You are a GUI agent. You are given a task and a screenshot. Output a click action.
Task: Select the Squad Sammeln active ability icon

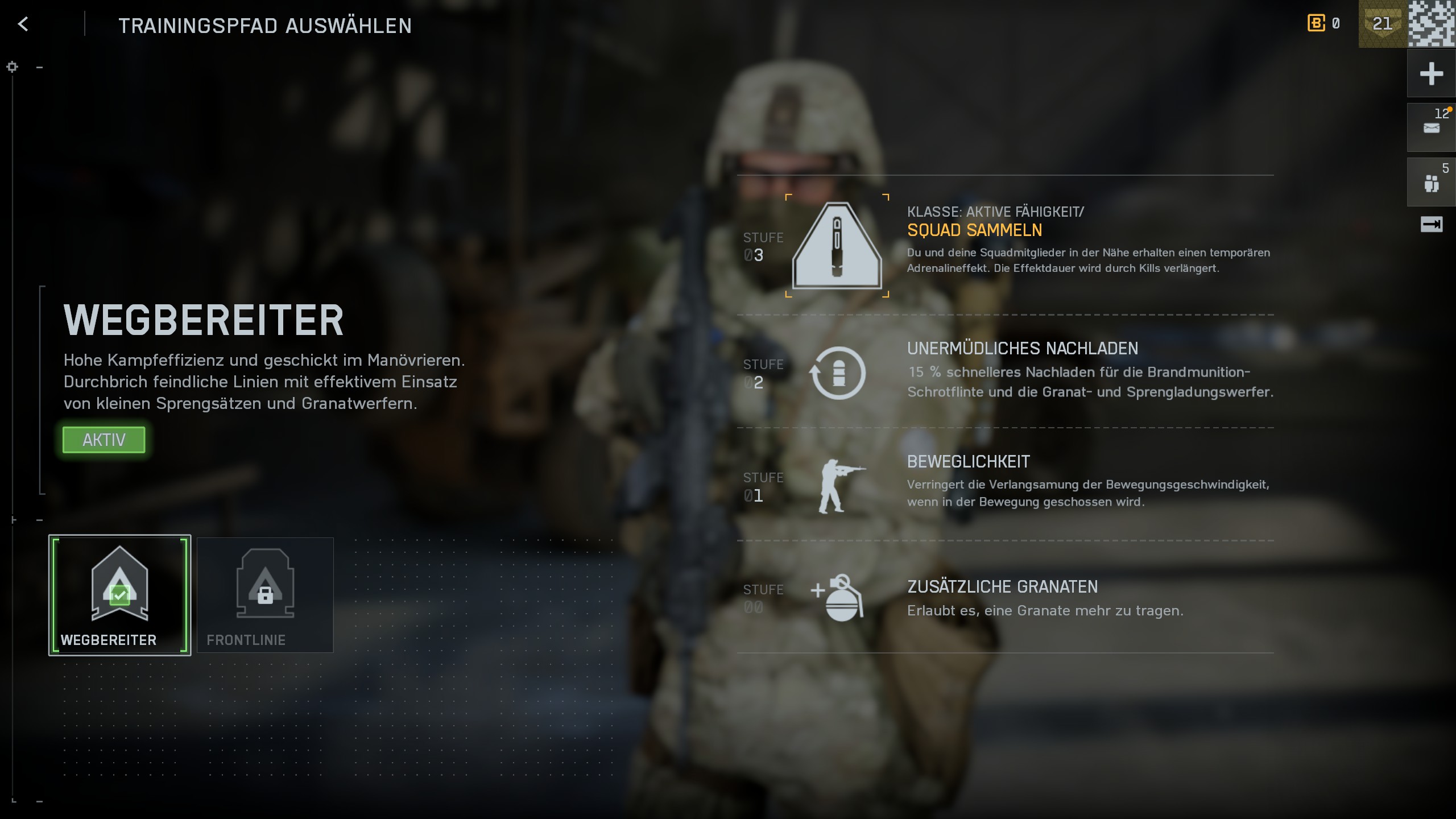(836, 246)
